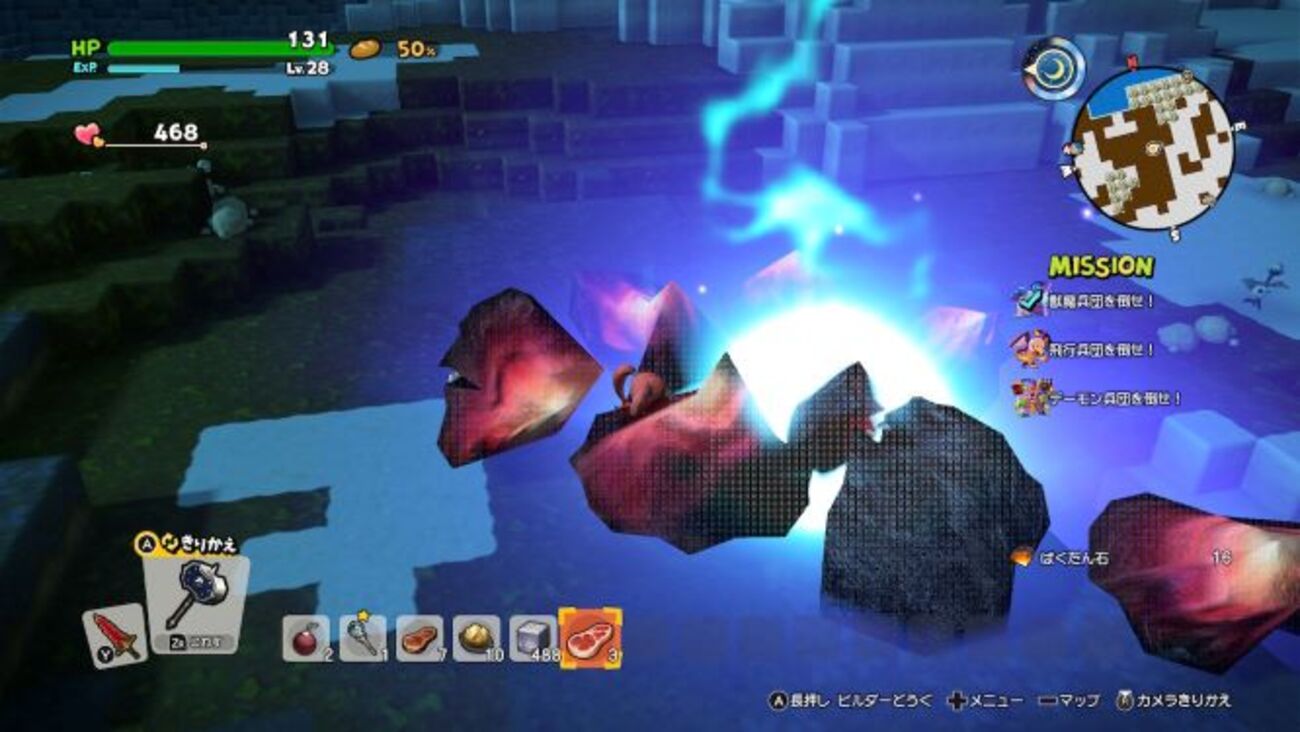Click the circular minimap
The image size is (1300, 732).
pos(1150,146)
